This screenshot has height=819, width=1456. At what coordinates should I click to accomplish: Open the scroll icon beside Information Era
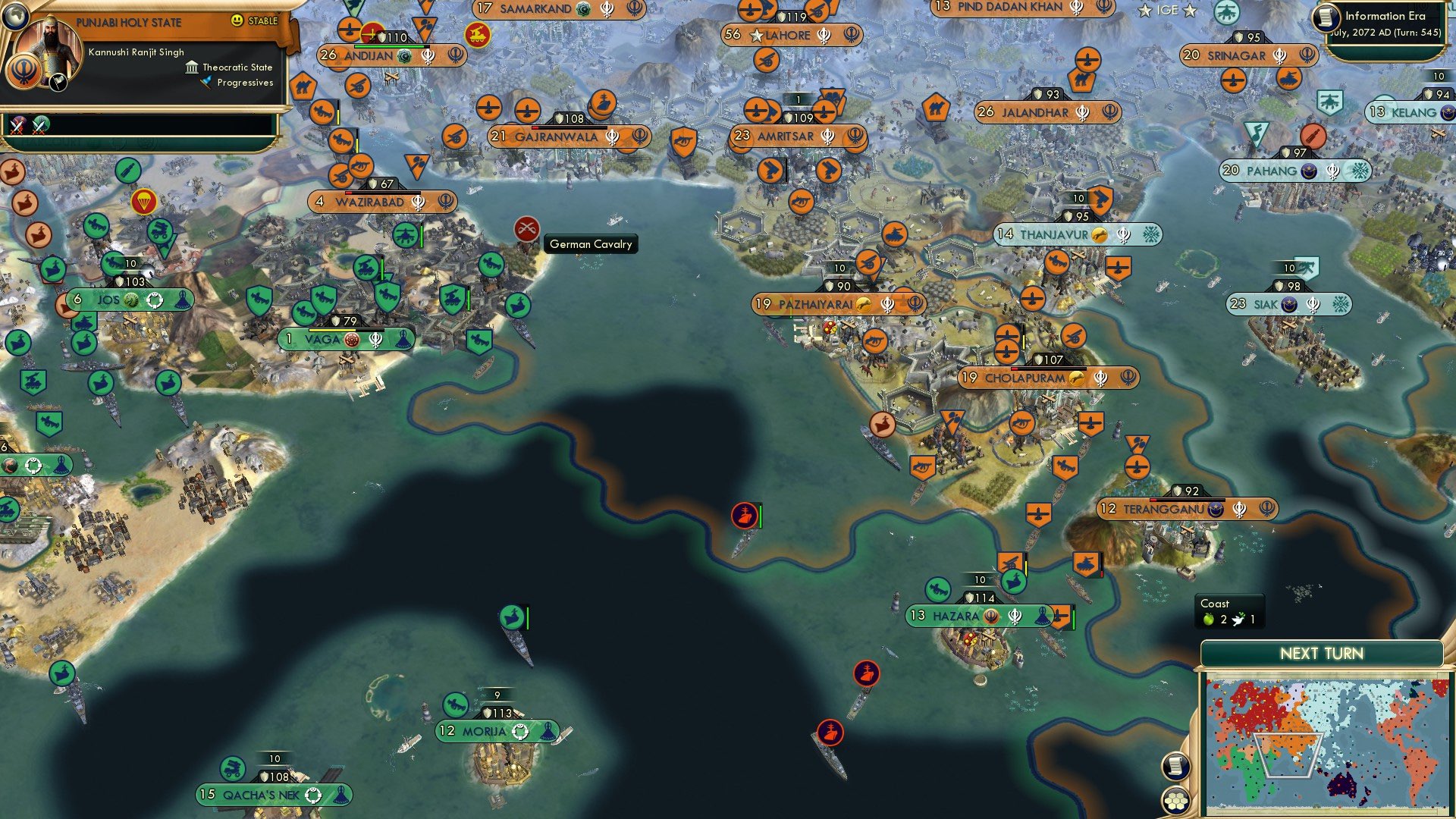pyautogui.click(x=1327, y=17)
